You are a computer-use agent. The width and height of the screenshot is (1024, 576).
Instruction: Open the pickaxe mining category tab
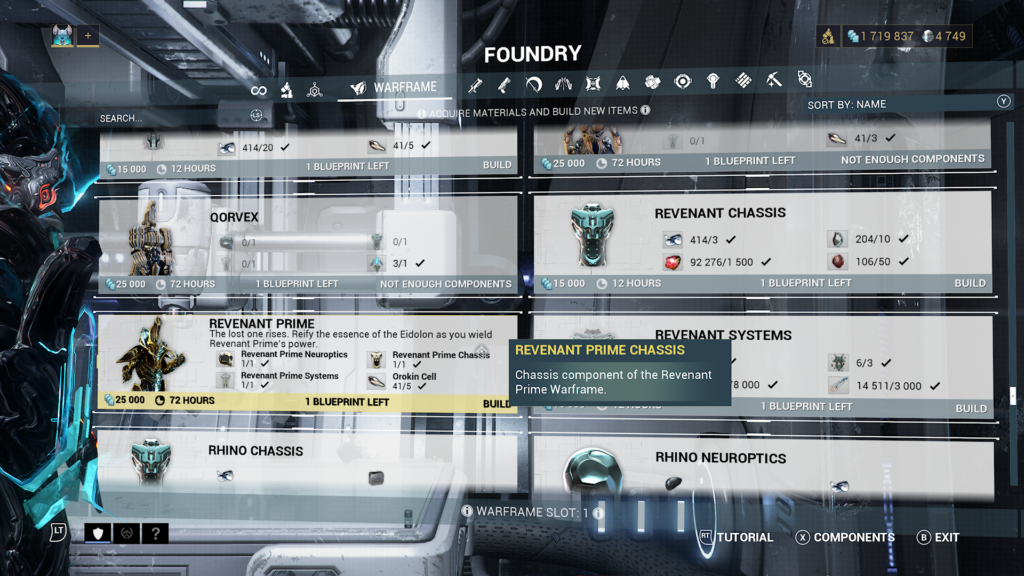(x=774, y=81)
